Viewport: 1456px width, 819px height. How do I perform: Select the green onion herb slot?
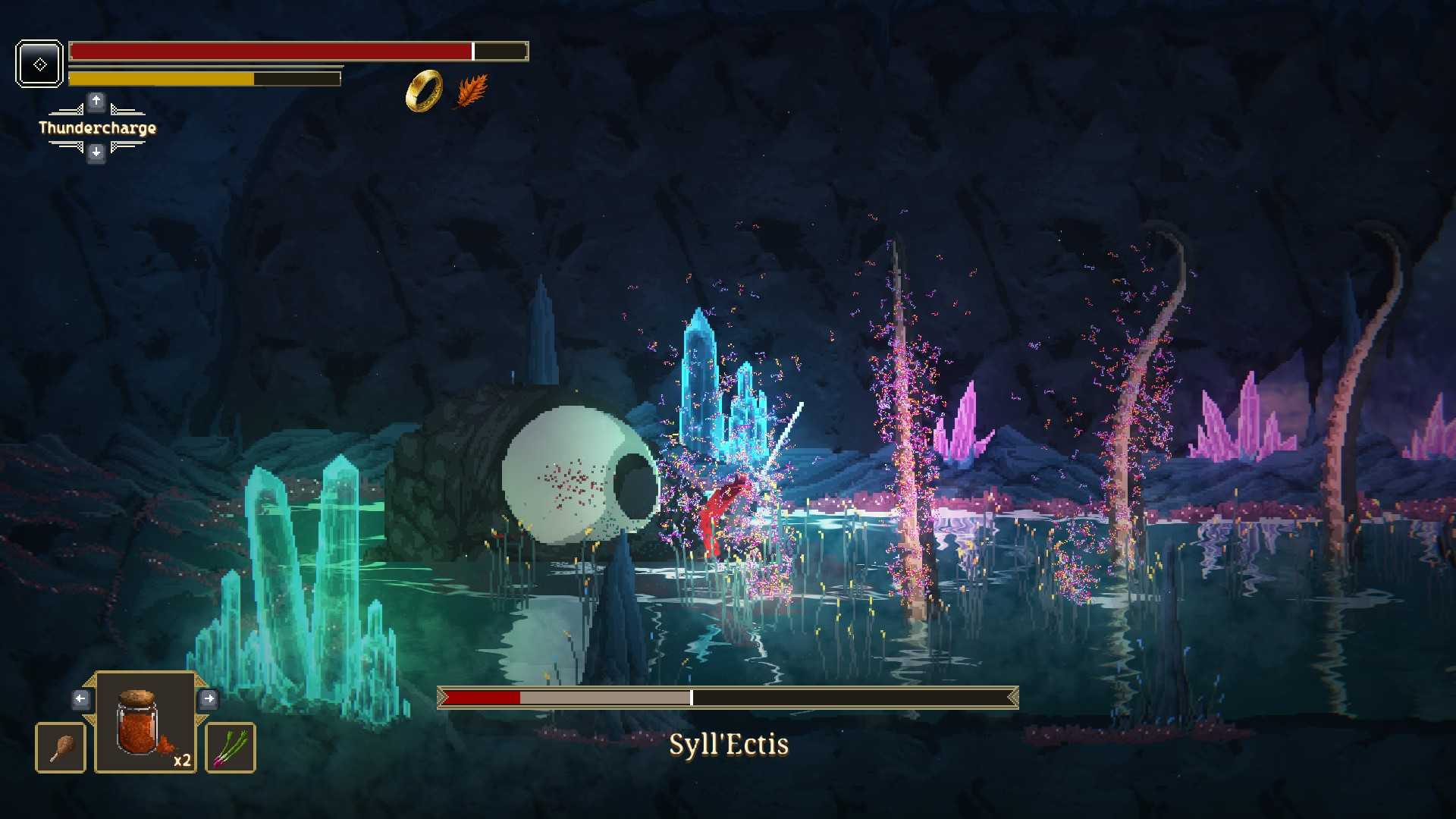click(x=230, y=748)
